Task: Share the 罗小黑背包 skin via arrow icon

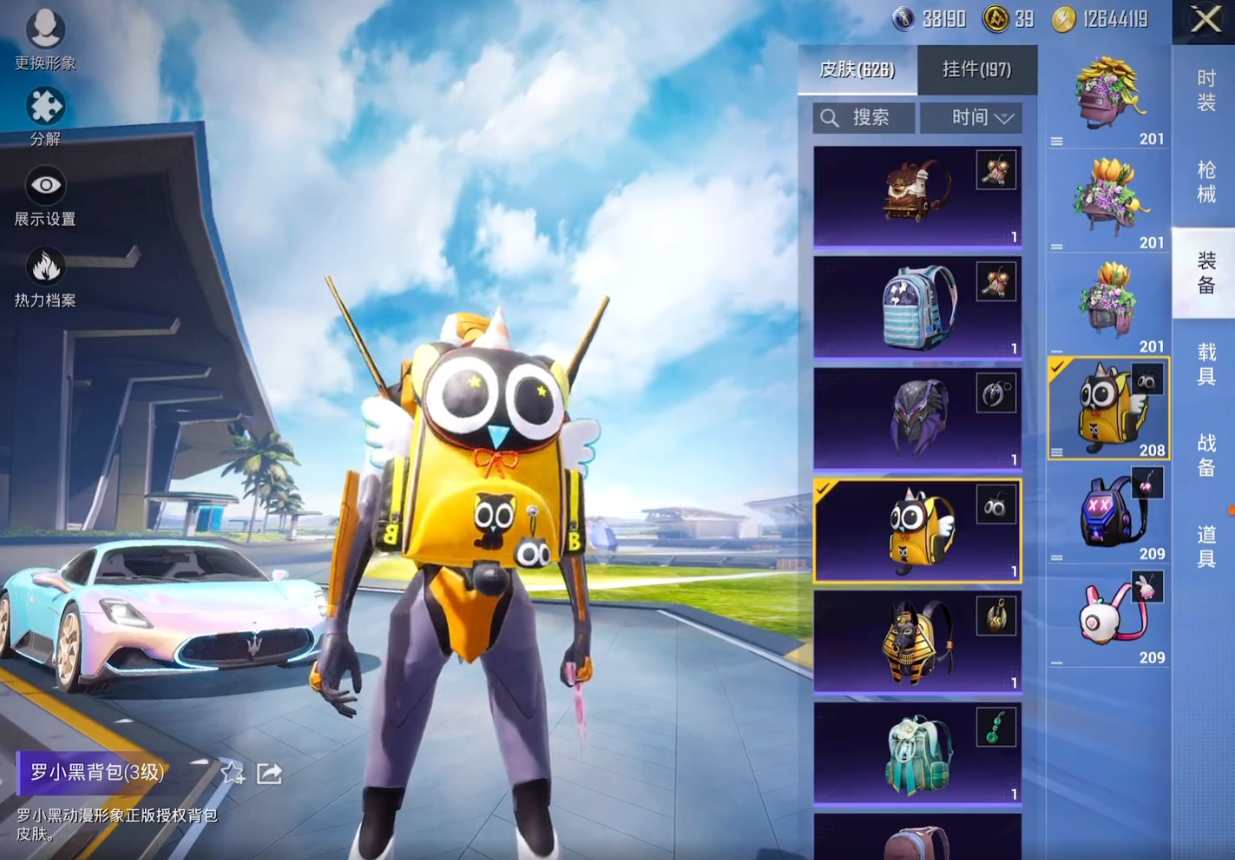Action: coord(269,773)
